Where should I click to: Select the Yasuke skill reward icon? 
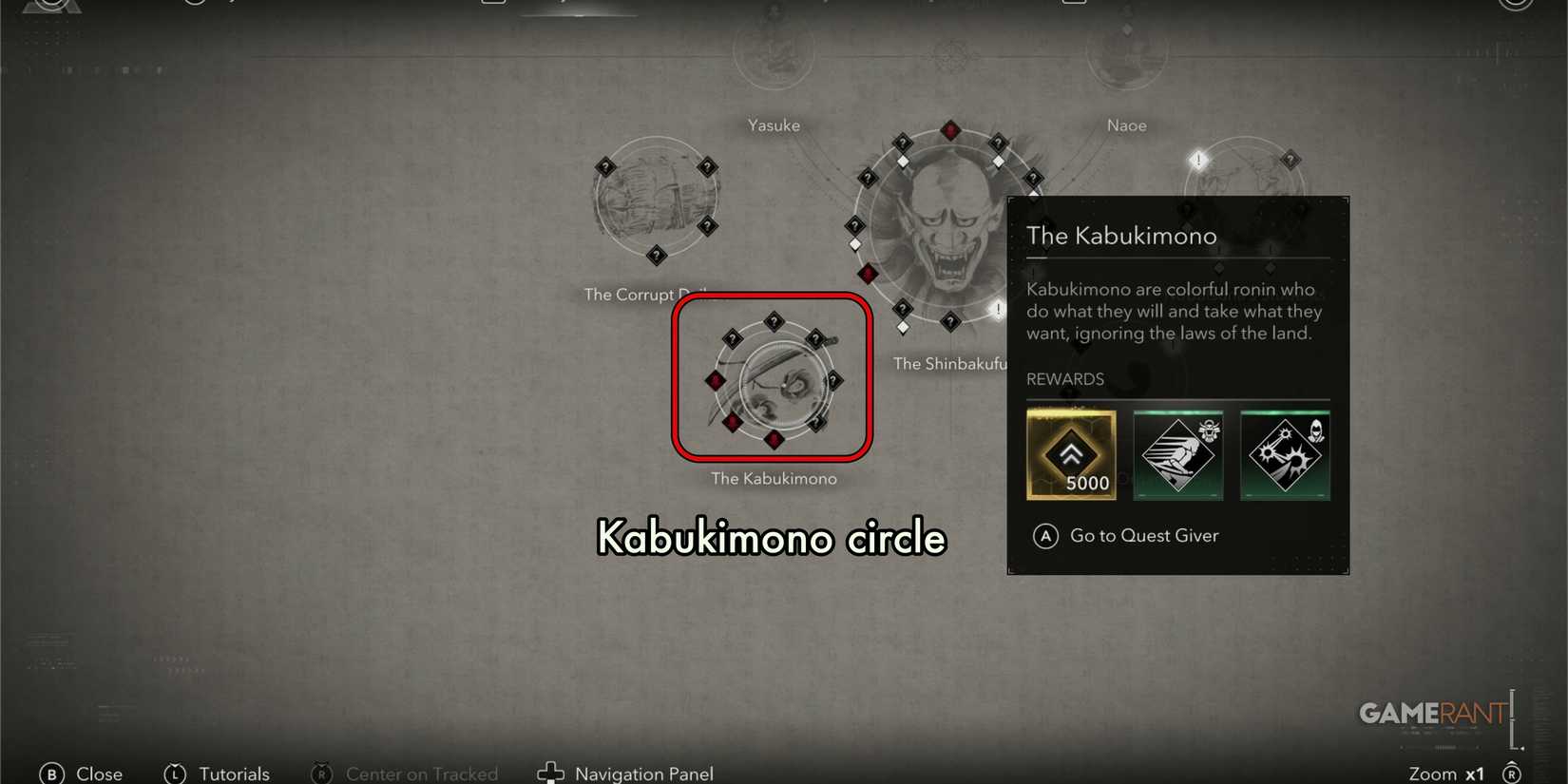[x=1178, y=454]
